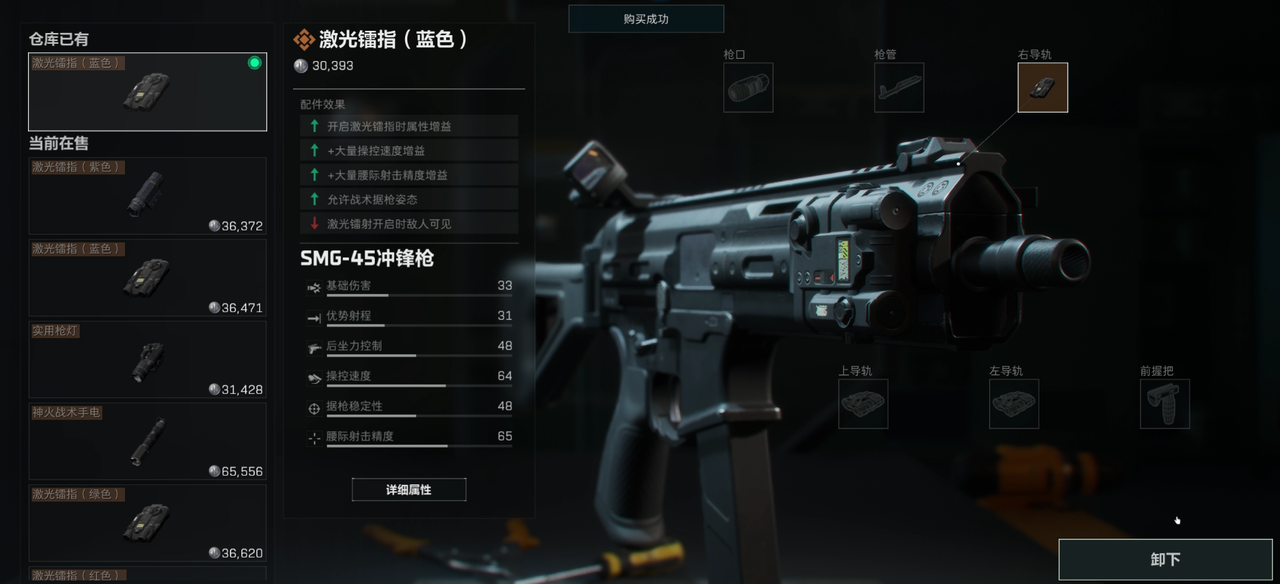
Task: Select the 实用枪灯 listing
Action: point(147,360)
